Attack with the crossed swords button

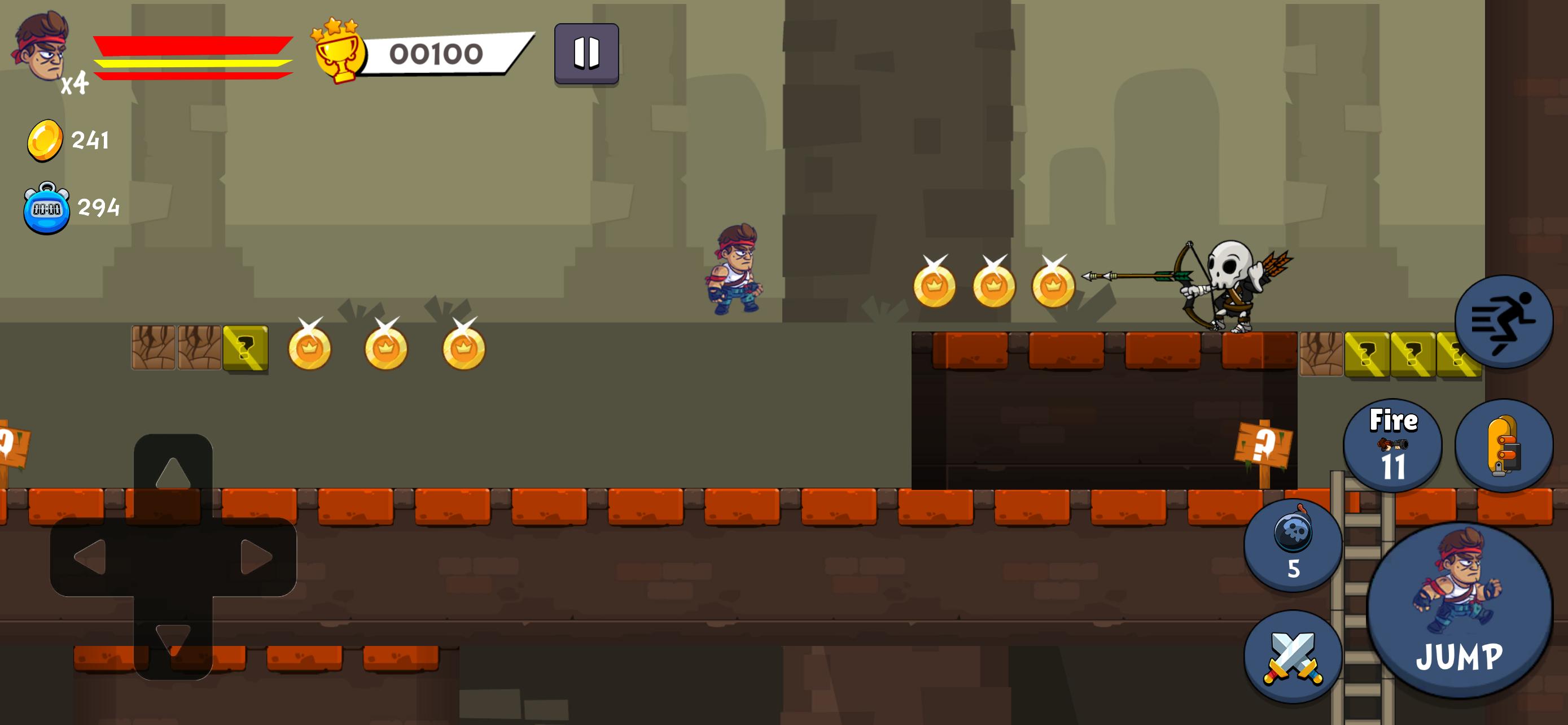1293,657
